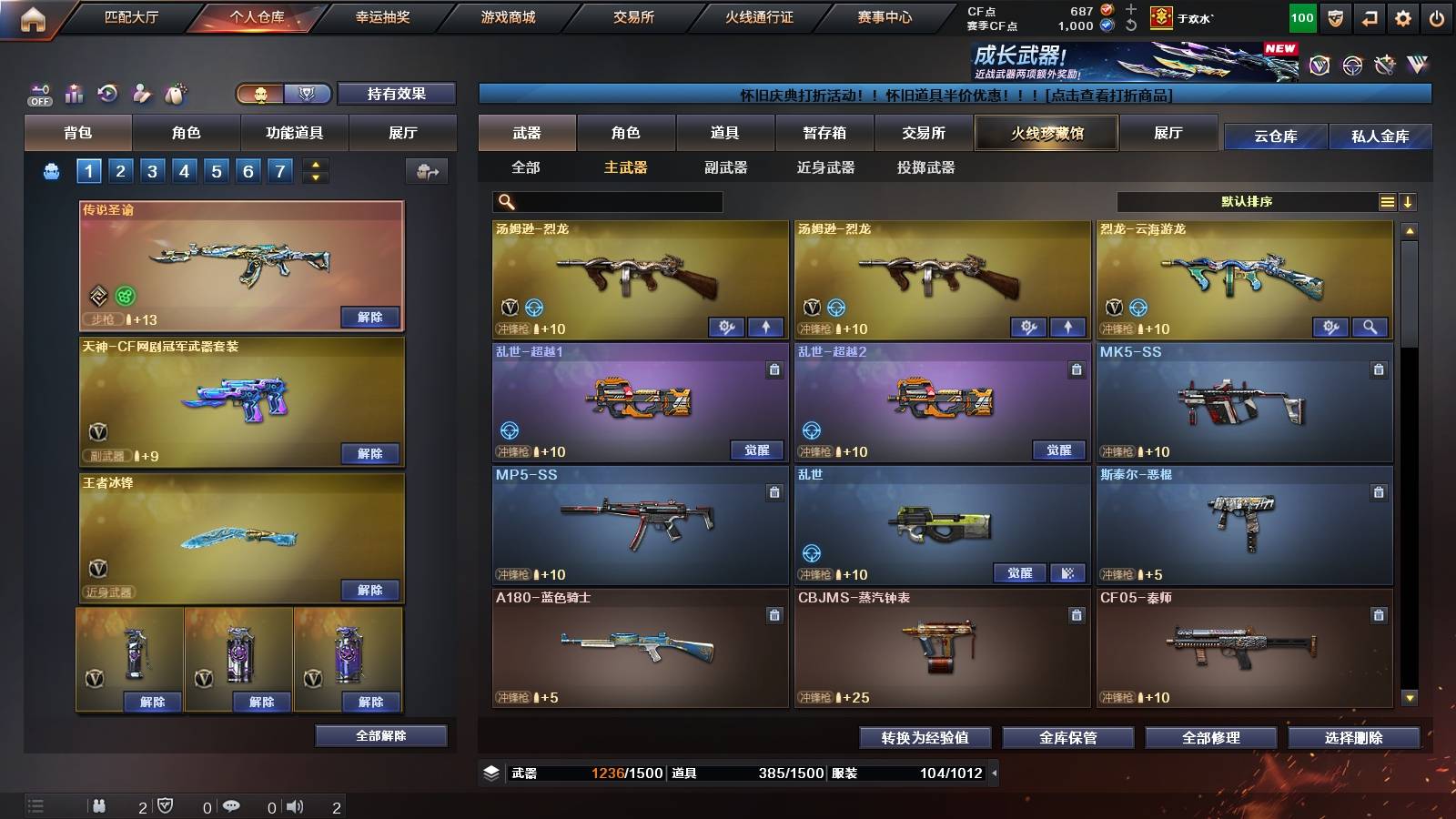1456x819 pixels.
Task: Open the settings gear icon
Action: [1404, 16]
